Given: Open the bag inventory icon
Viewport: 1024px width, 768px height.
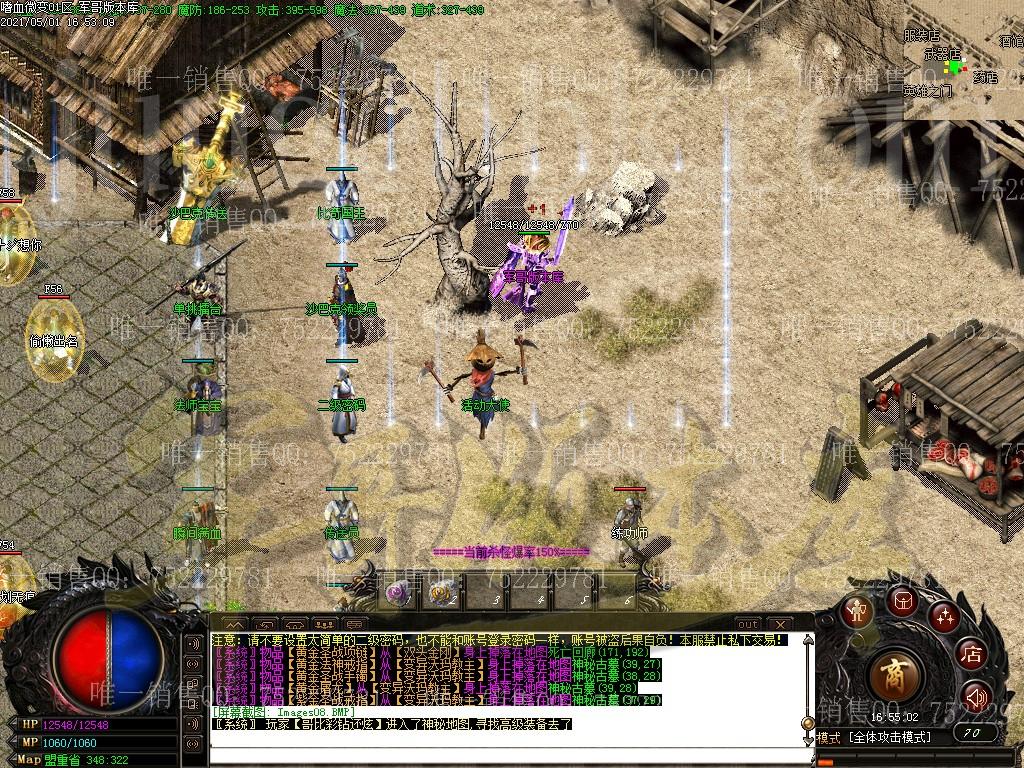Looking at the screenshot, I should tap(902, 600).
